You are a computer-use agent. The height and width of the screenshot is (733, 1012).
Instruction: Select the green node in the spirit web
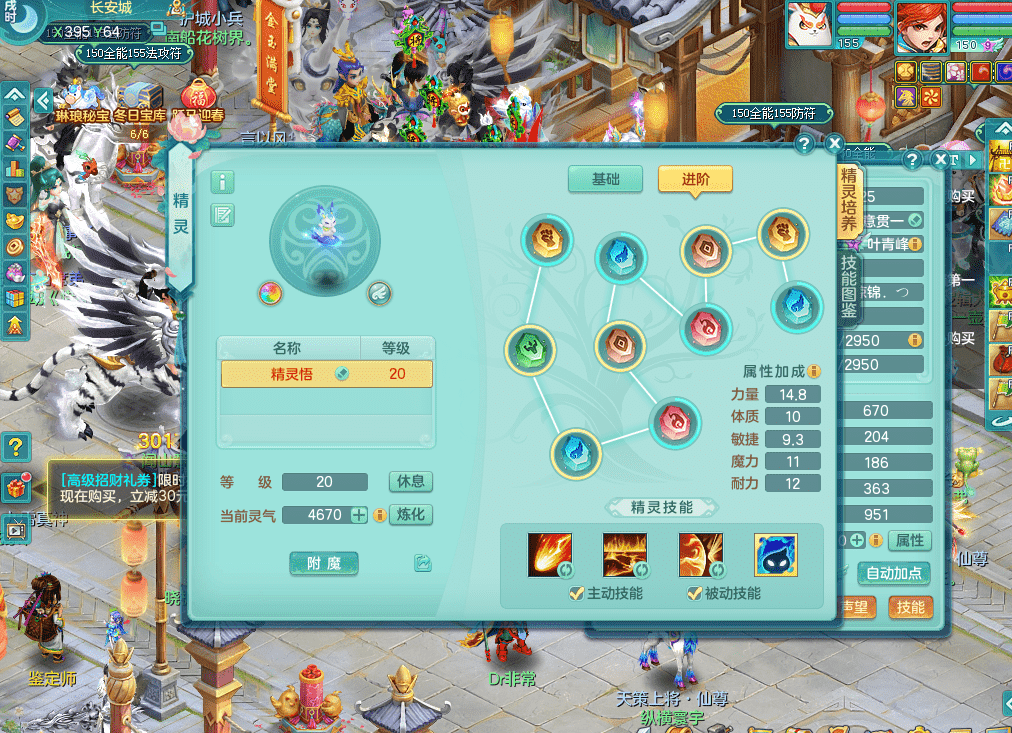click(x=530, y=350)
